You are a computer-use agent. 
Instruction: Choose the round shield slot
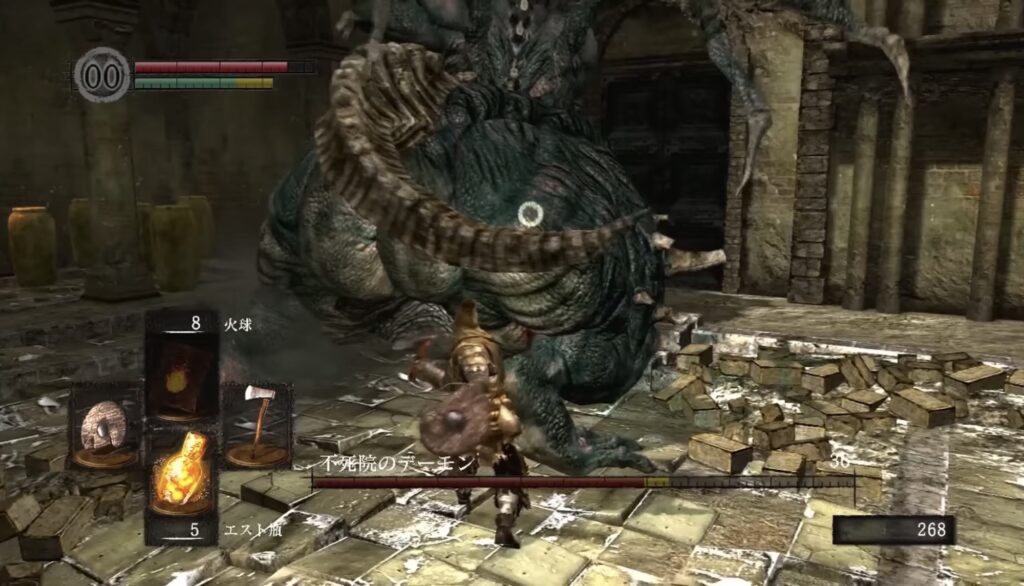[x=104, y=428]
